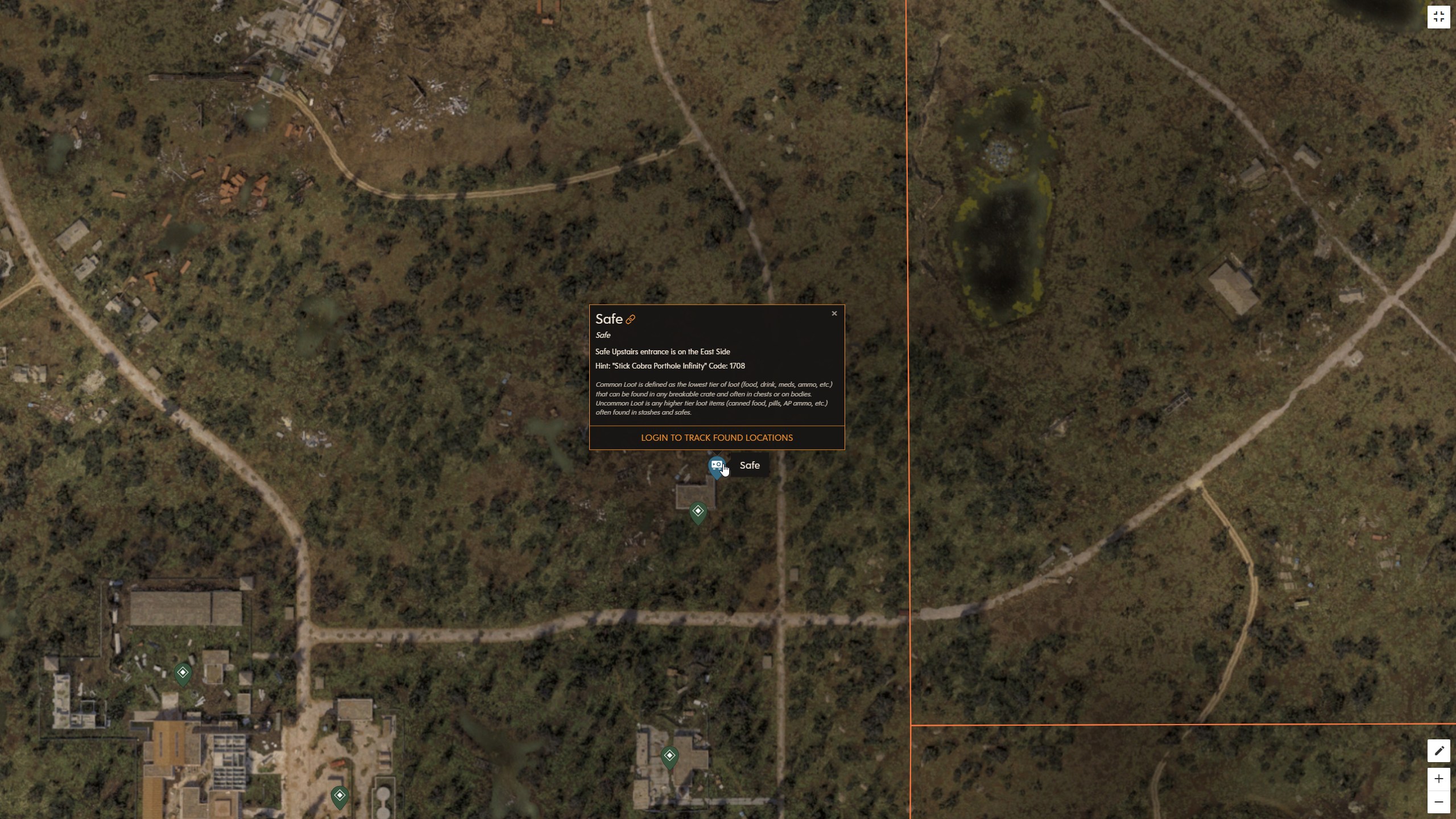Click the hint code 1708 text

[x=736, y=366]
